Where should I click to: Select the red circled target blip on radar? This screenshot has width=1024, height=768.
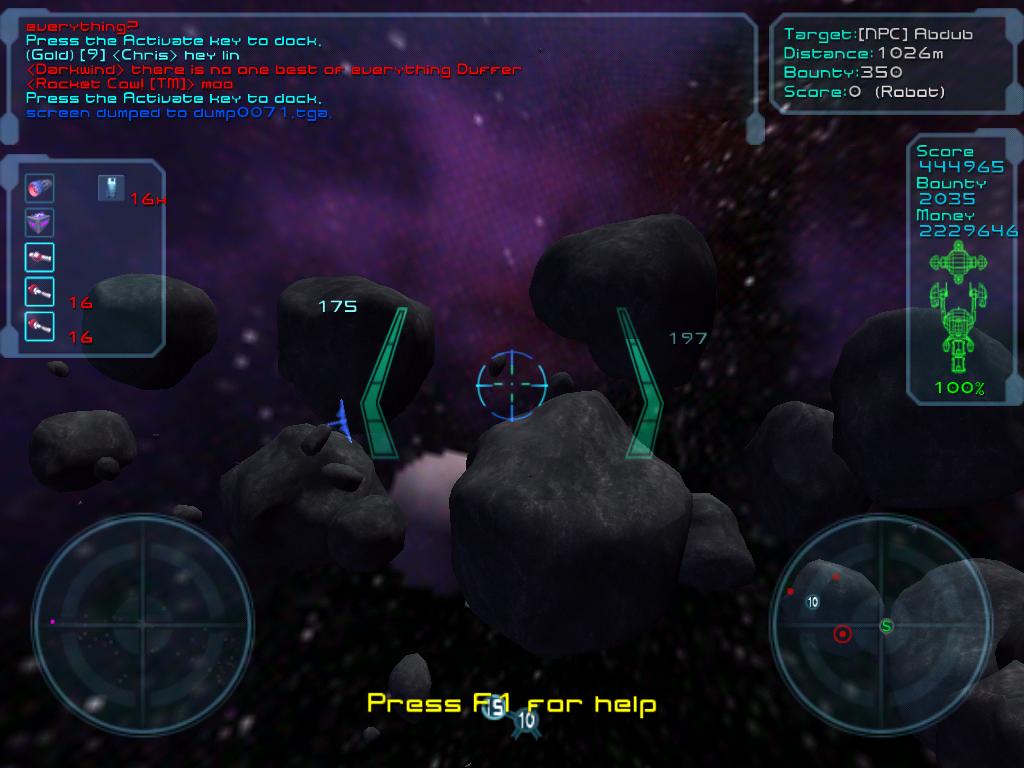coord(842,634)
